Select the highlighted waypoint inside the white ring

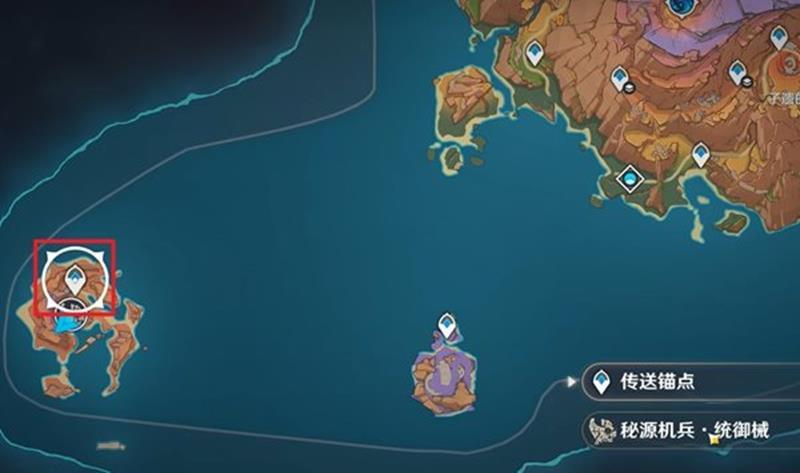(x=74, y=276)
